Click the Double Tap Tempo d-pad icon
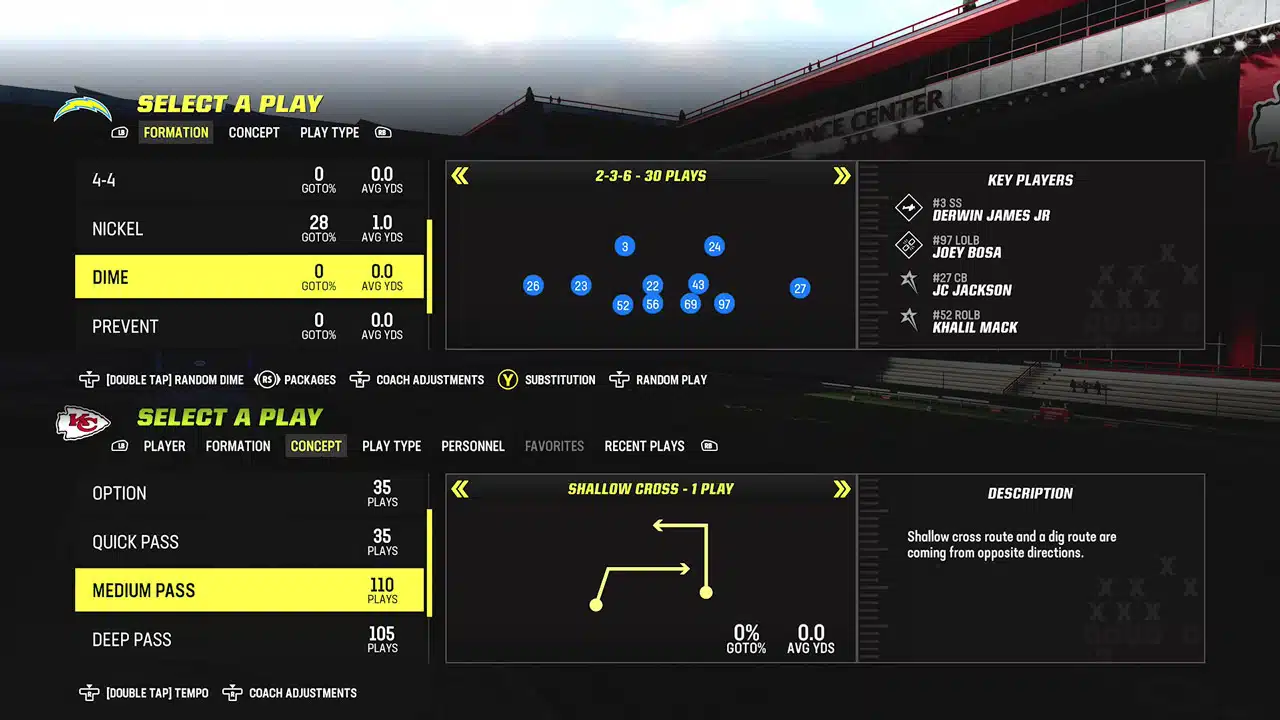 tap(90, 692)
